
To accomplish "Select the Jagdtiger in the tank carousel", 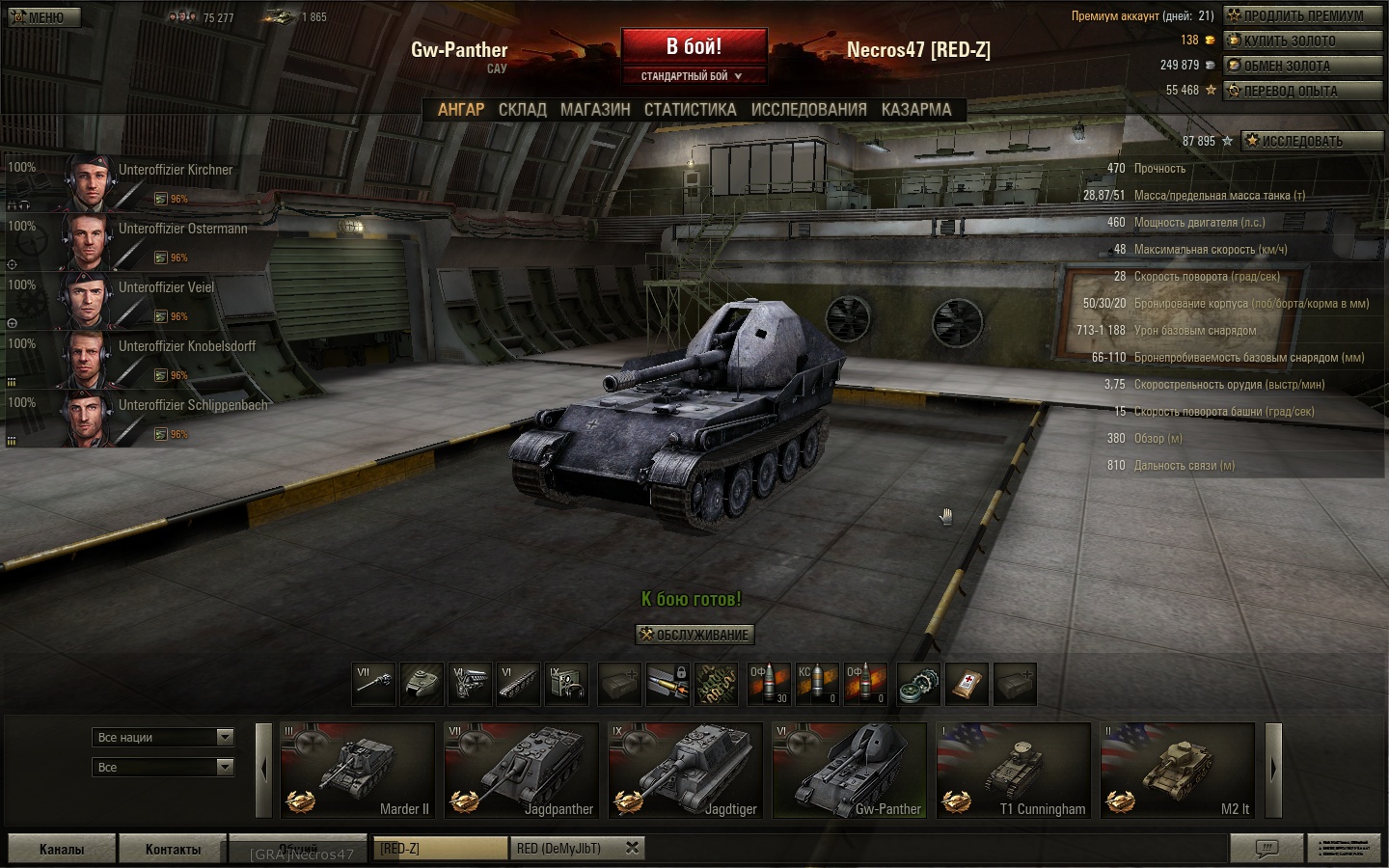I will pyautogui.click(x=685, y=771).
